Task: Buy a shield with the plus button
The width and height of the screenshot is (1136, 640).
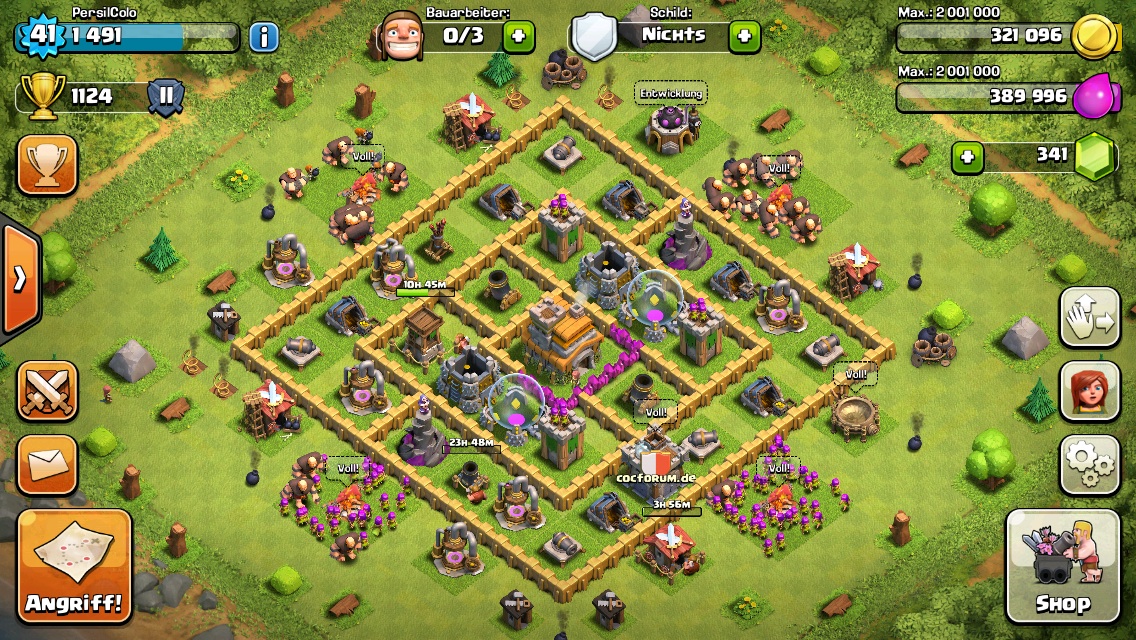Action: tap(744, 37)
